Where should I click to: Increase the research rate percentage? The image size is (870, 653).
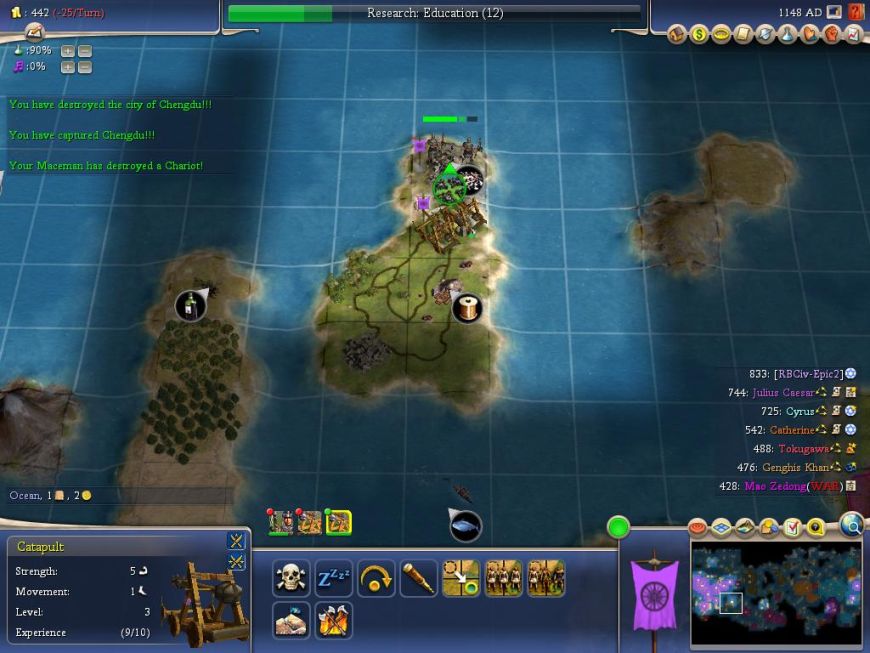pos(67,51)
